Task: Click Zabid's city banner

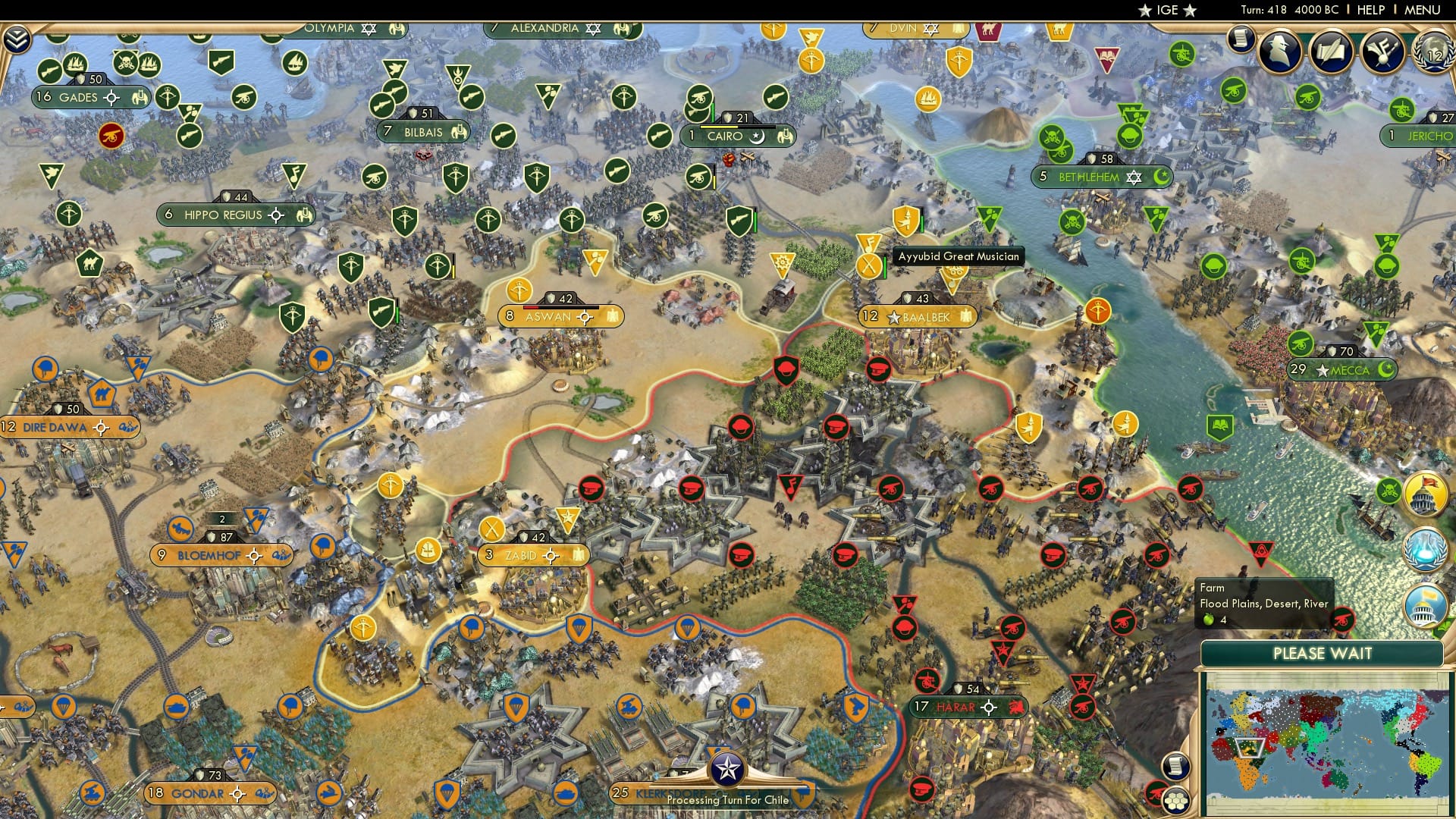Action: pyautogui.click(x=532, y=556)
